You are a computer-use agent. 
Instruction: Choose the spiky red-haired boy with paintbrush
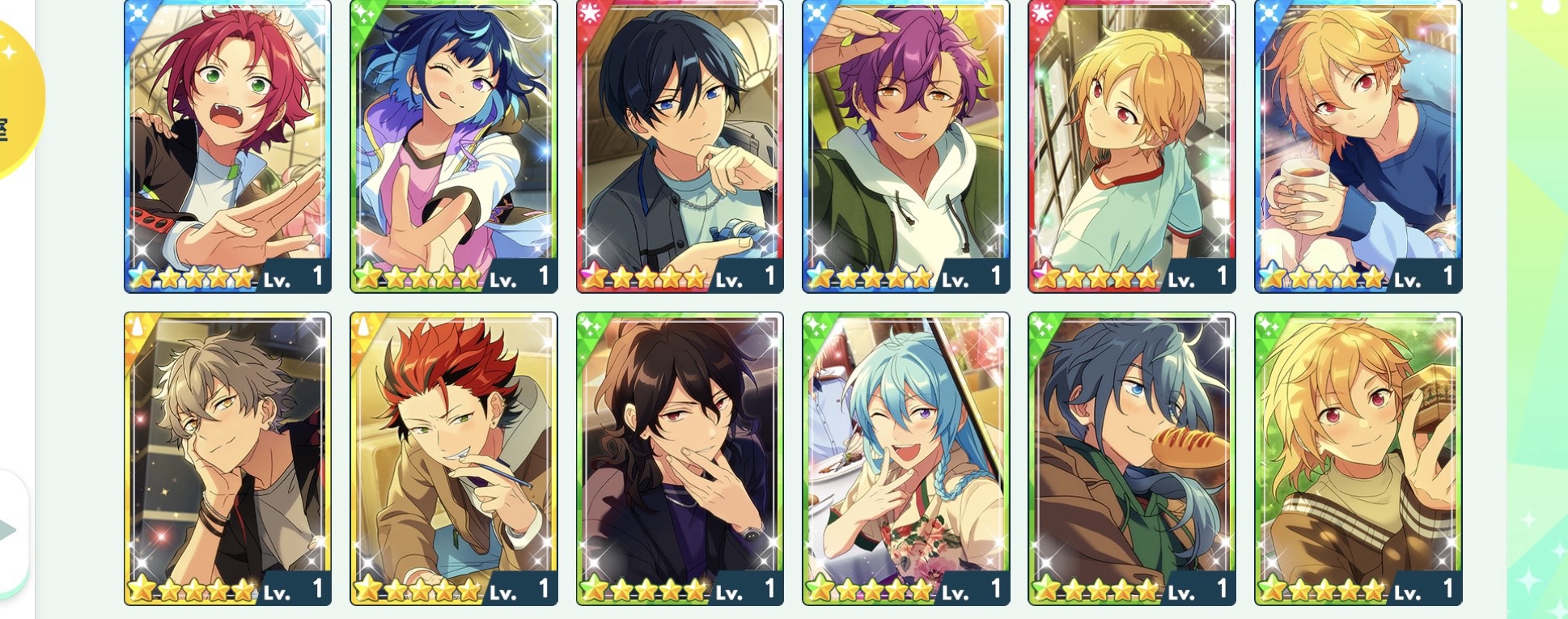pyautogui.click(x=453, y=458)
